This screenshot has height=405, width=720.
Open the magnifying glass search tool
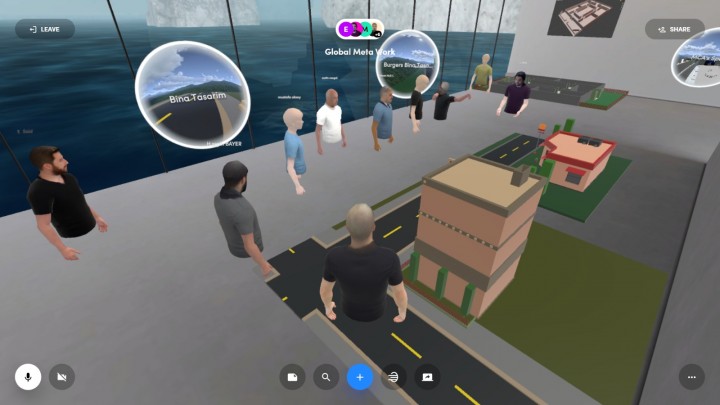pos(326,377)
